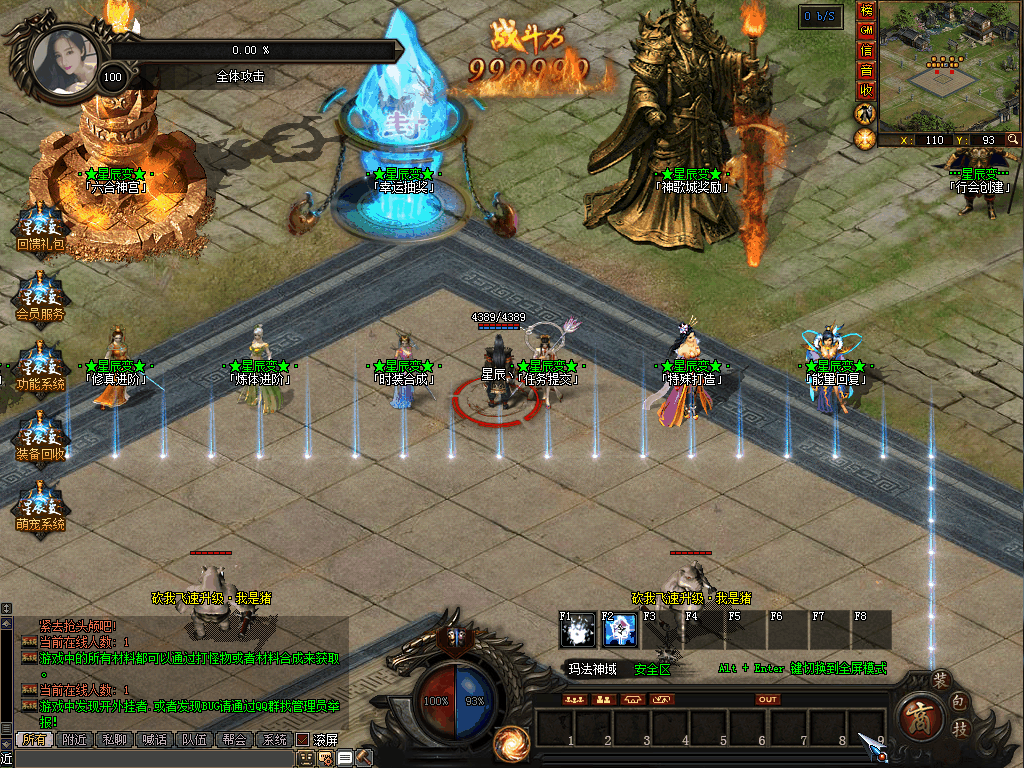Open the 装备回收 equipment recycling menu

click(40, 438)
